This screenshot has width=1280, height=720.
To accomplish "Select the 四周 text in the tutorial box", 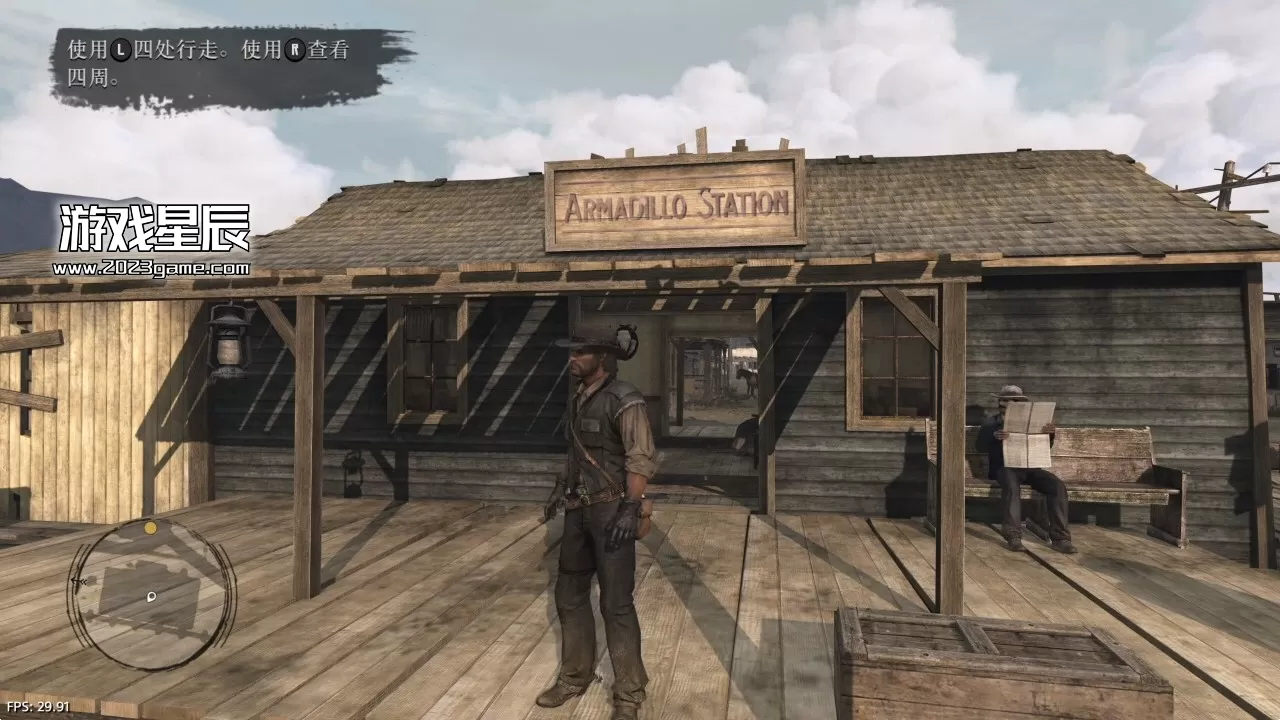I will (x=85, y=75).
